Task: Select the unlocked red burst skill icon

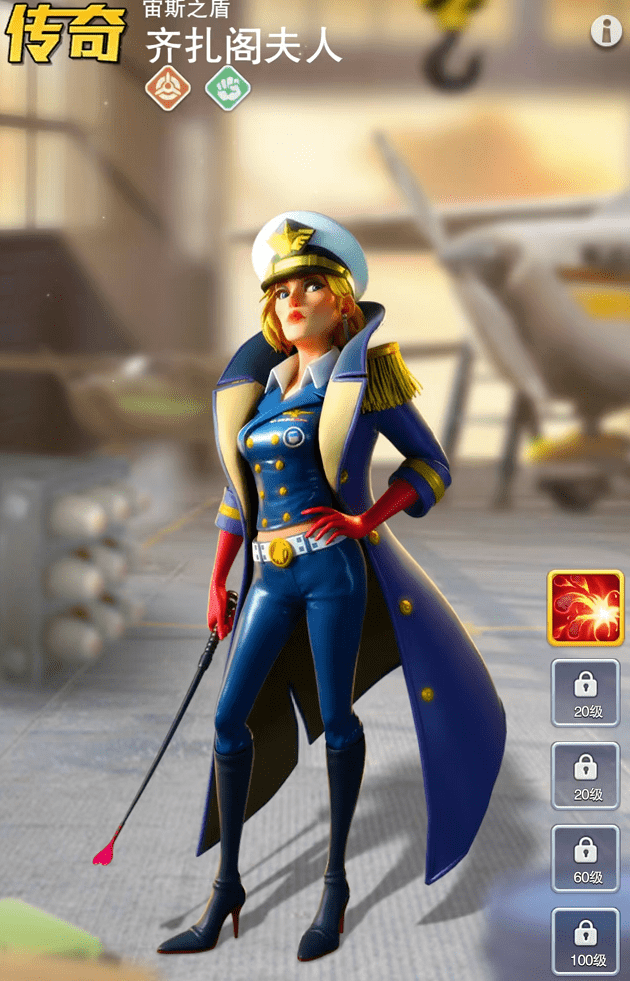Action: (585, 608)
